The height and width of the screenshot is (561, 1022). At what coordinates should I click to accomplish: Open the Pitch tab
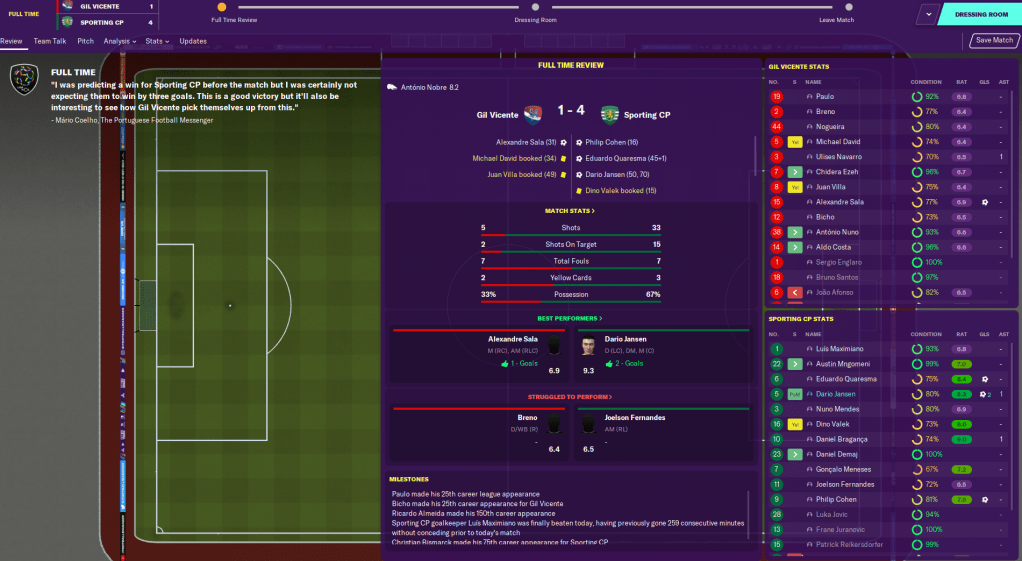[x=85, y=41]
